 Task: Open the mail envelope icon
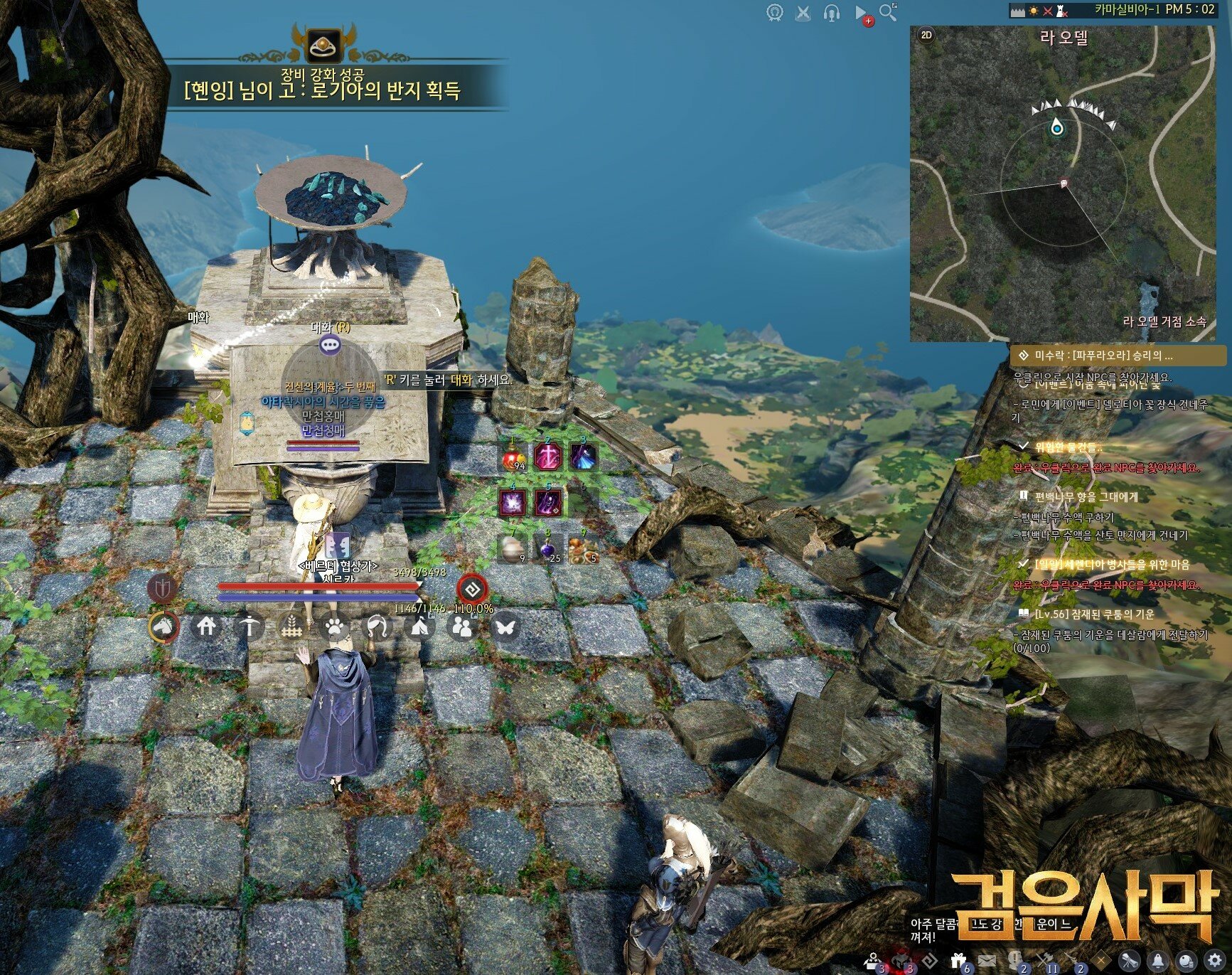pos(987,961)
